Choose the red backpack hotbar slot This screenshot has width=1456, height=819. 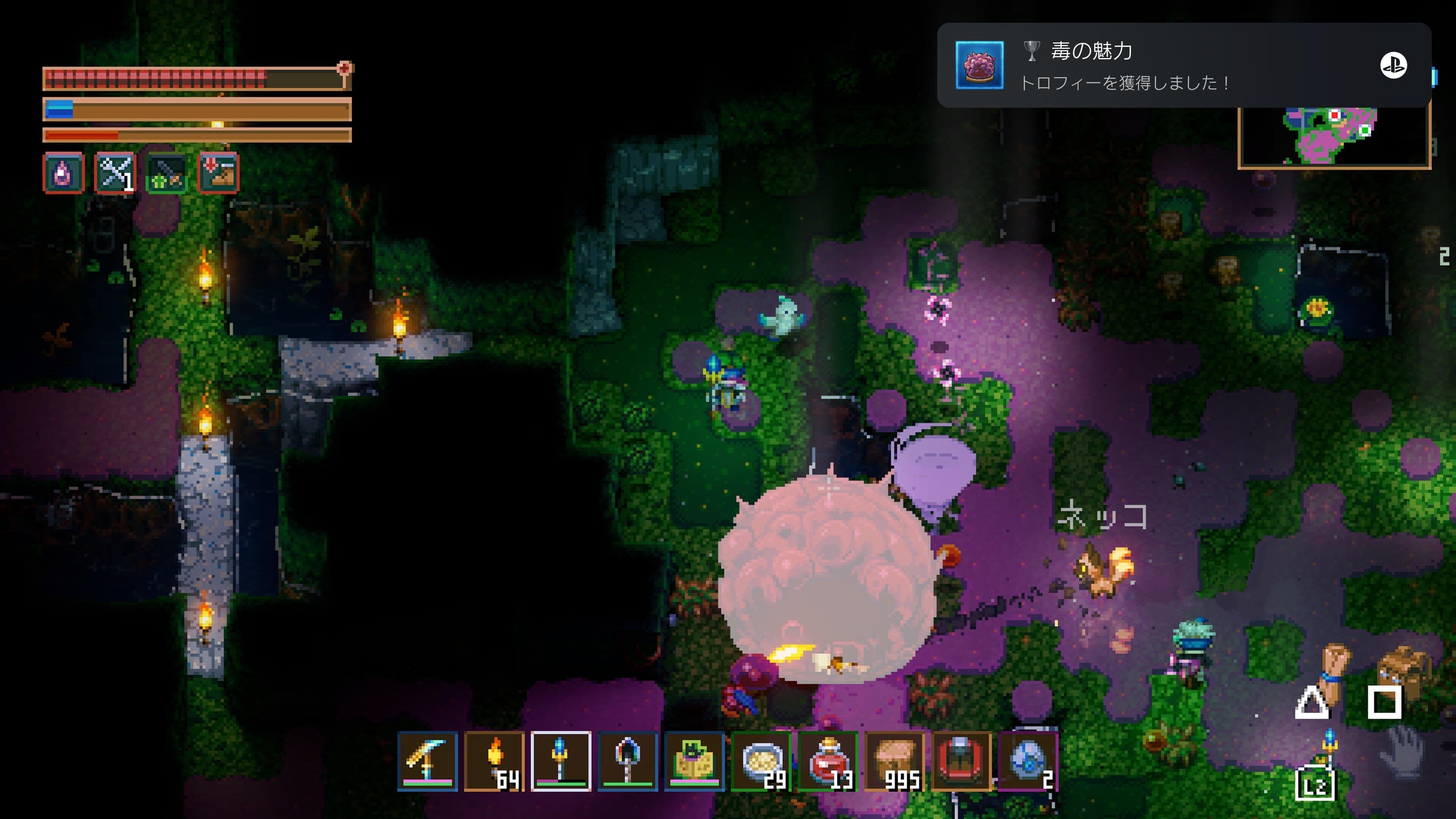(x=962, y=761)
